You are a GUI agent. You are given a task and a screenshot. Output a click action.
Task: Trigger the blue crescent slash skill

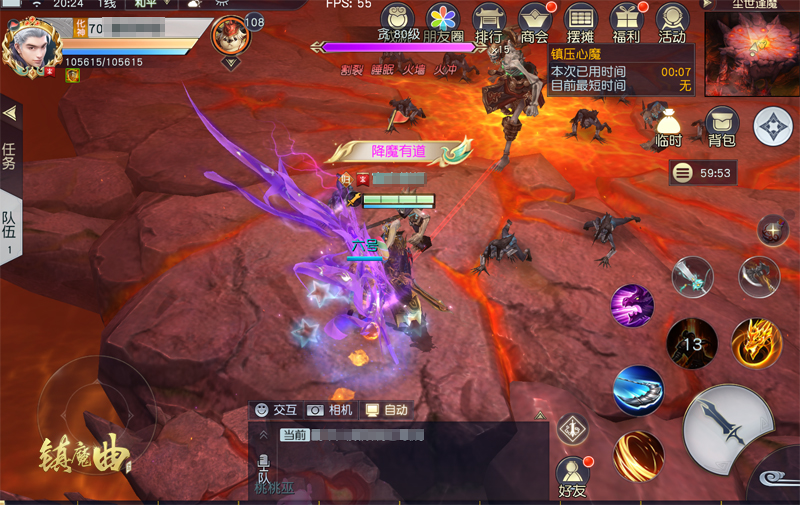pyautogui.click(x=638, y=390)
